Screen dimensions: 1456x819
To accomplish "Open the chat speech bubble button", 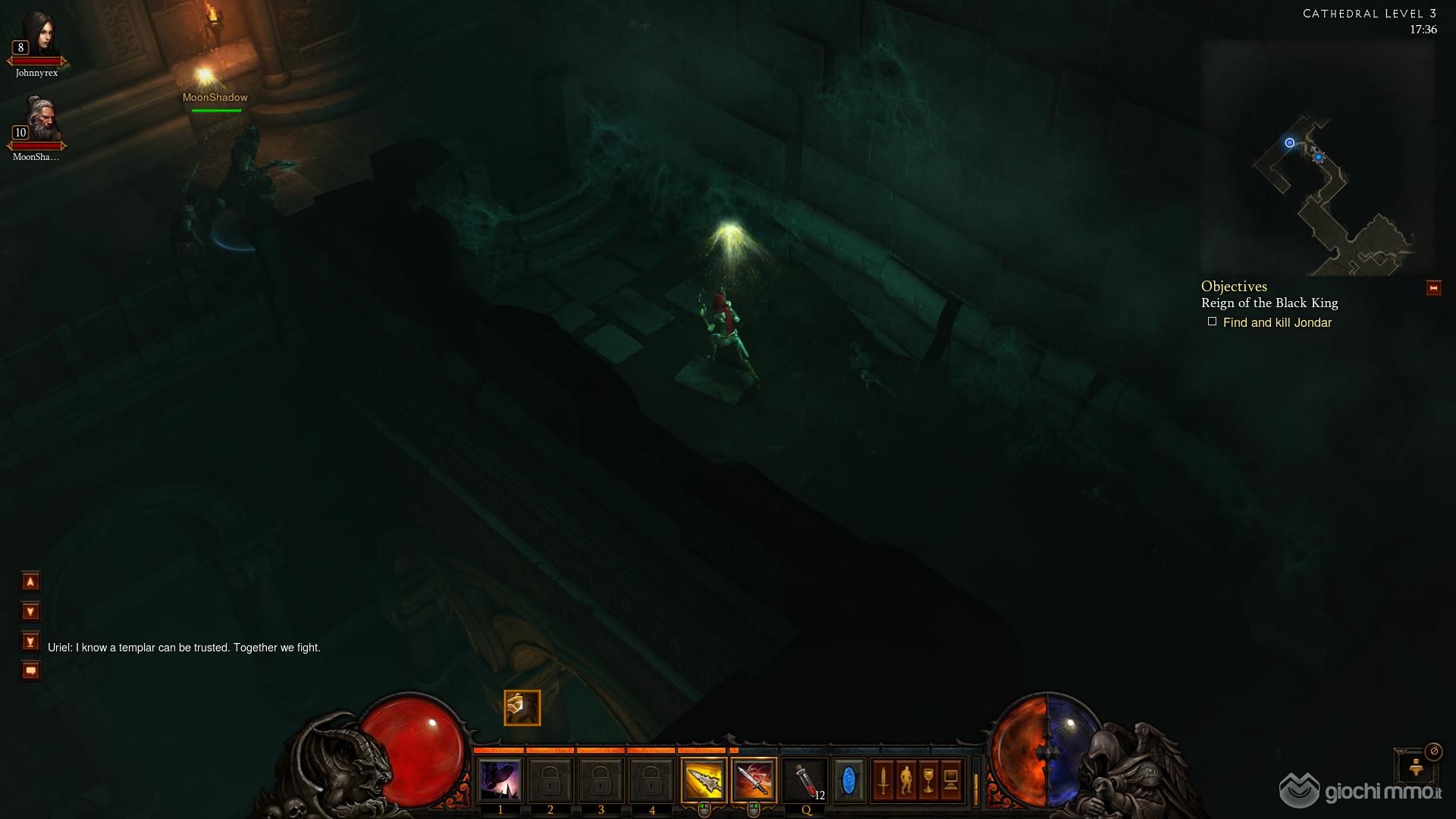I will (30, 671).
